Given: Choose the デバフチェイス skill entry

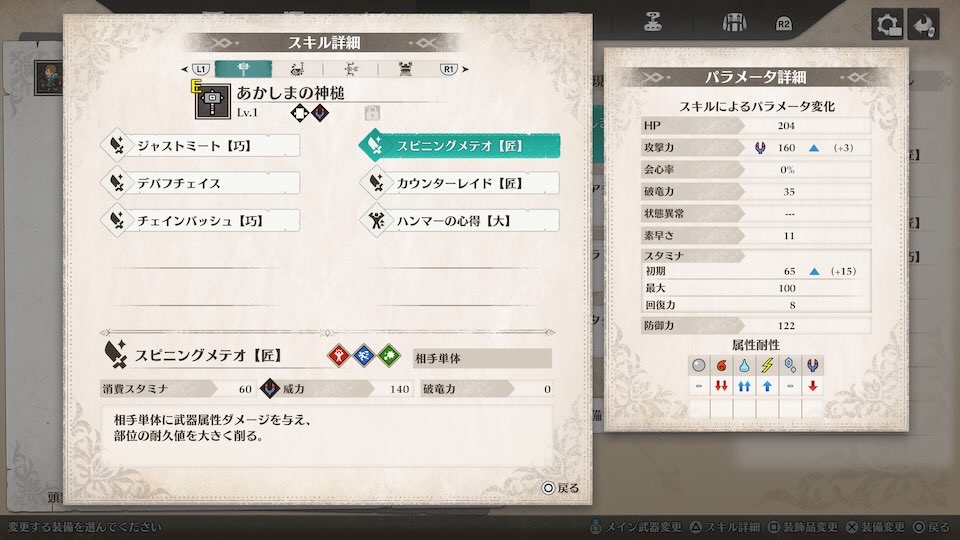Looking at the screenshot, I should [201, 183].
